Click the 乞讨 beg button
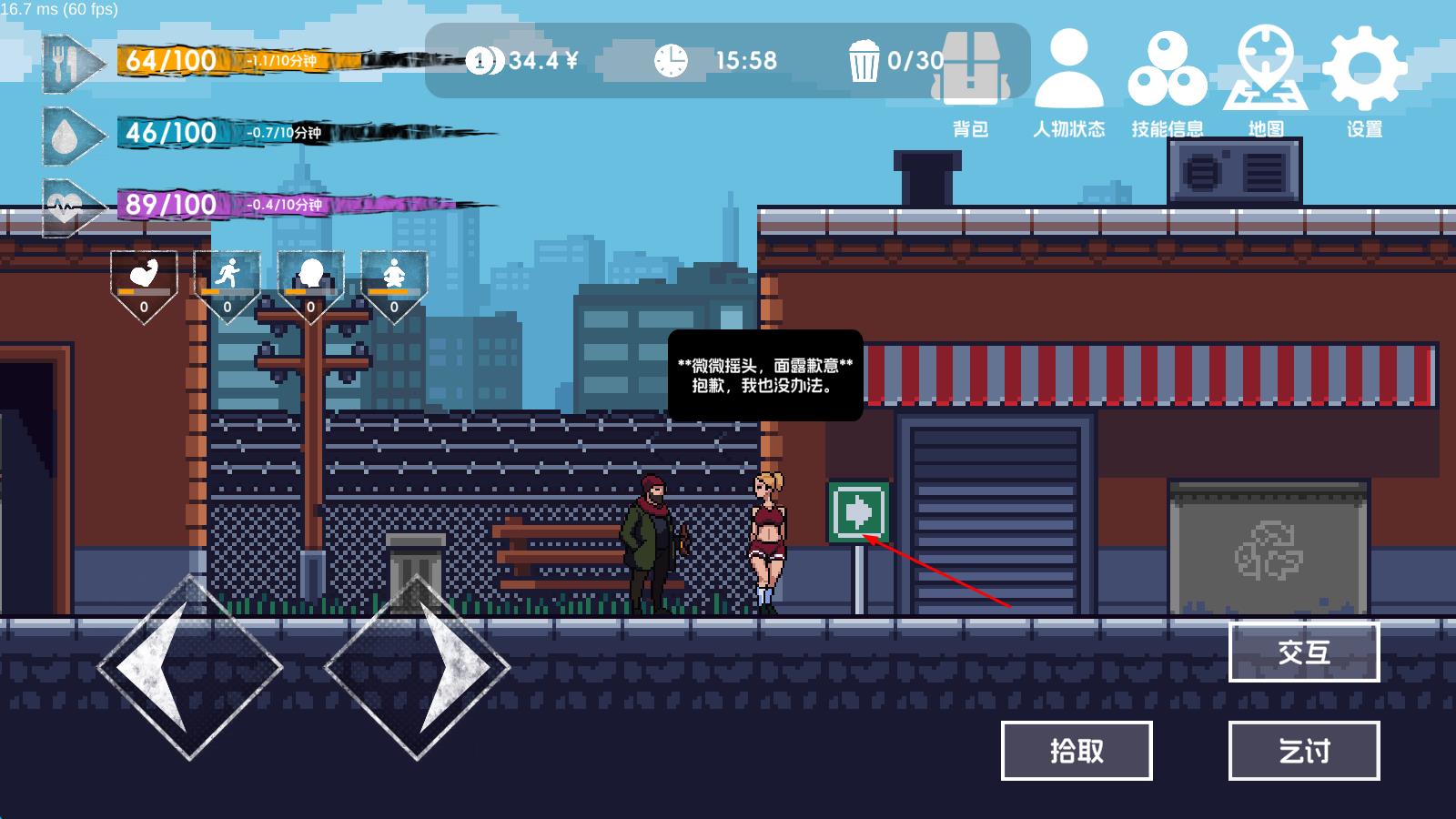This screenshot has height=819, width=1456. [1303, 751]
